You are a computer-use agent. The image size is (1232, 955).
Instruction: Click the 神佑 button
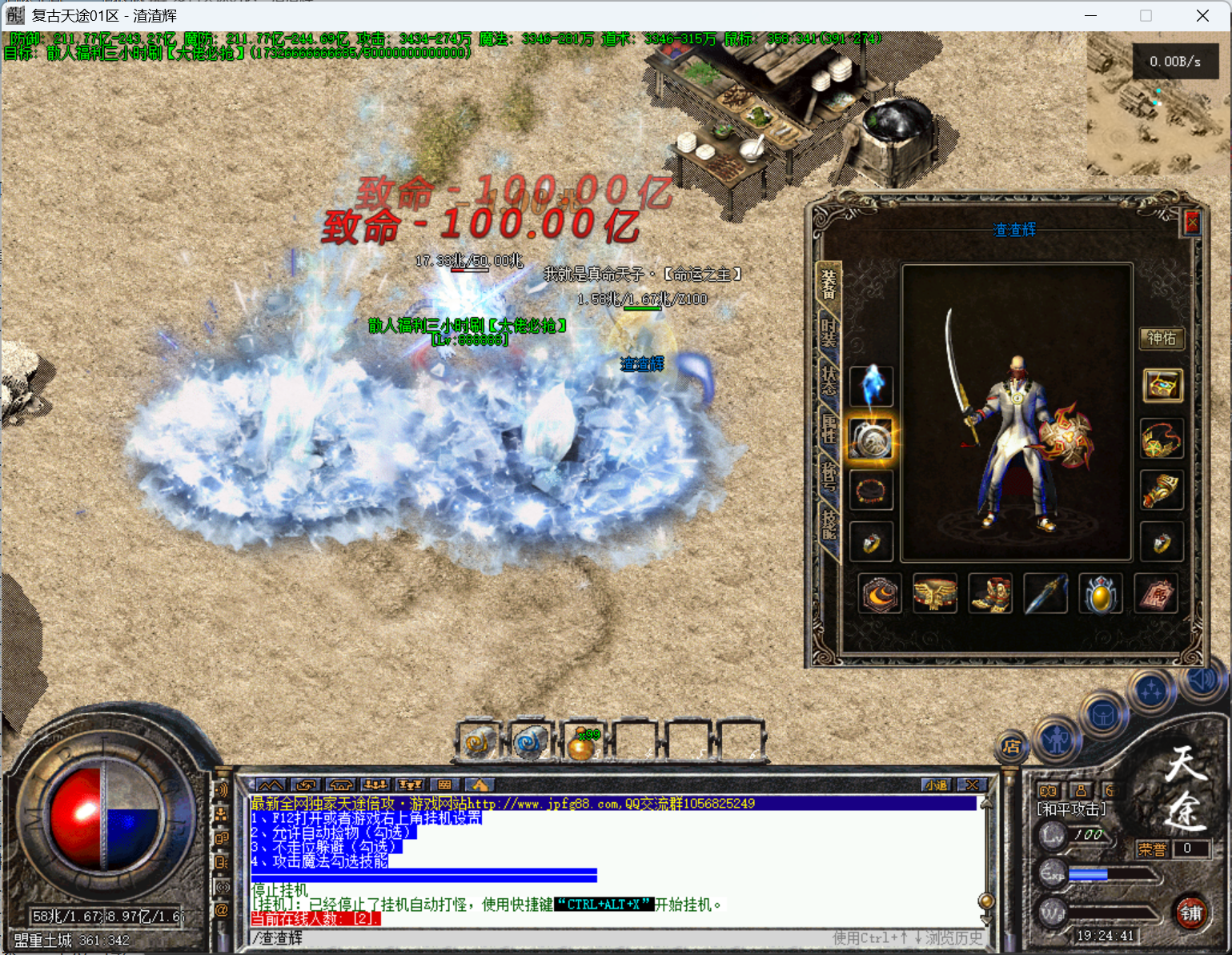1161,339
